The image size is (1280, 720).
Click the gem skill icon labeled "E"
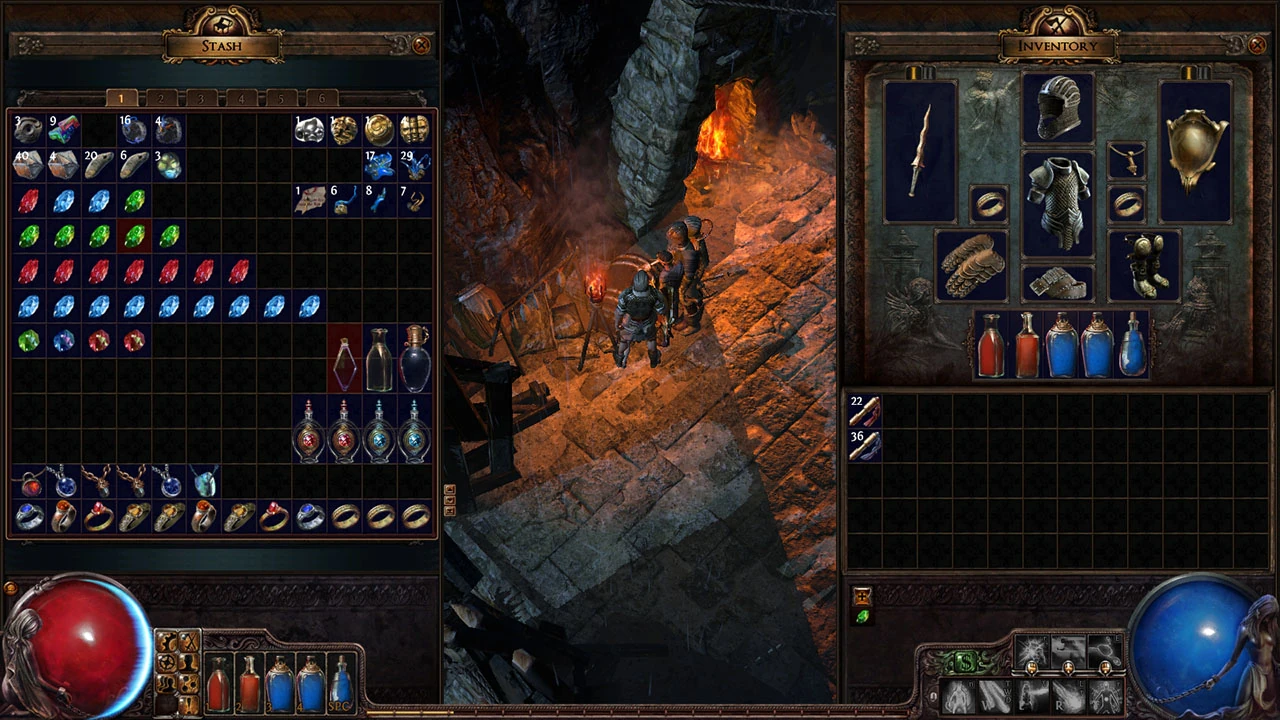pos(1104,650)
